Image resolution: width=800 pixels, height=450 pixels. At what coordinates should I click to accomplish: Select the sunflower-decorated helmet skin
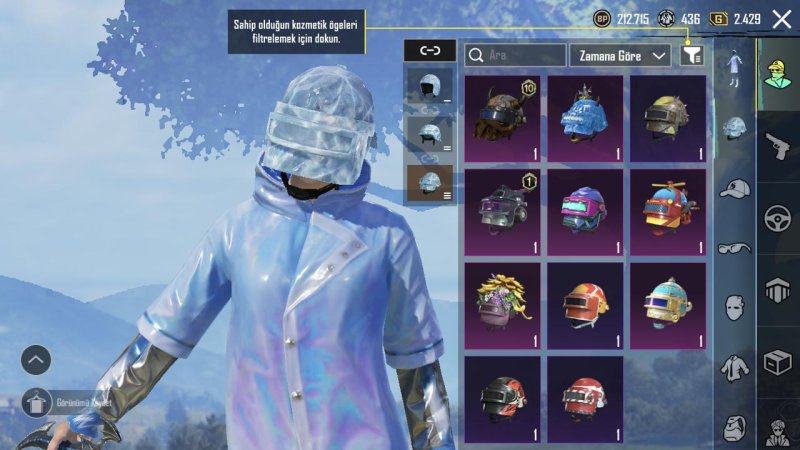502,305
